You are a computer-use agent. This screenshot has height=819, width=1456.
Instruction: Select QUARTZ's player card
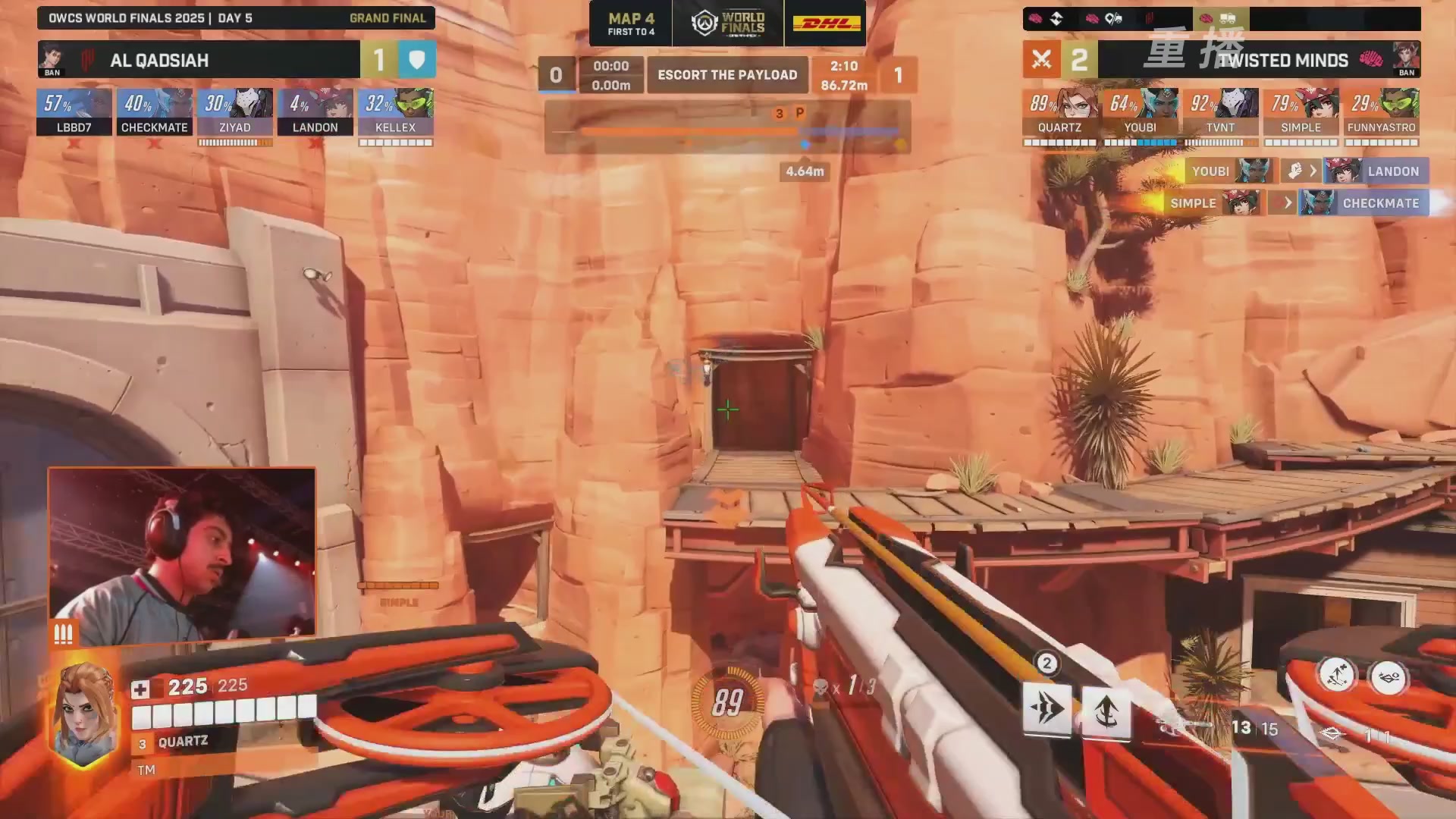(1059, 111)
